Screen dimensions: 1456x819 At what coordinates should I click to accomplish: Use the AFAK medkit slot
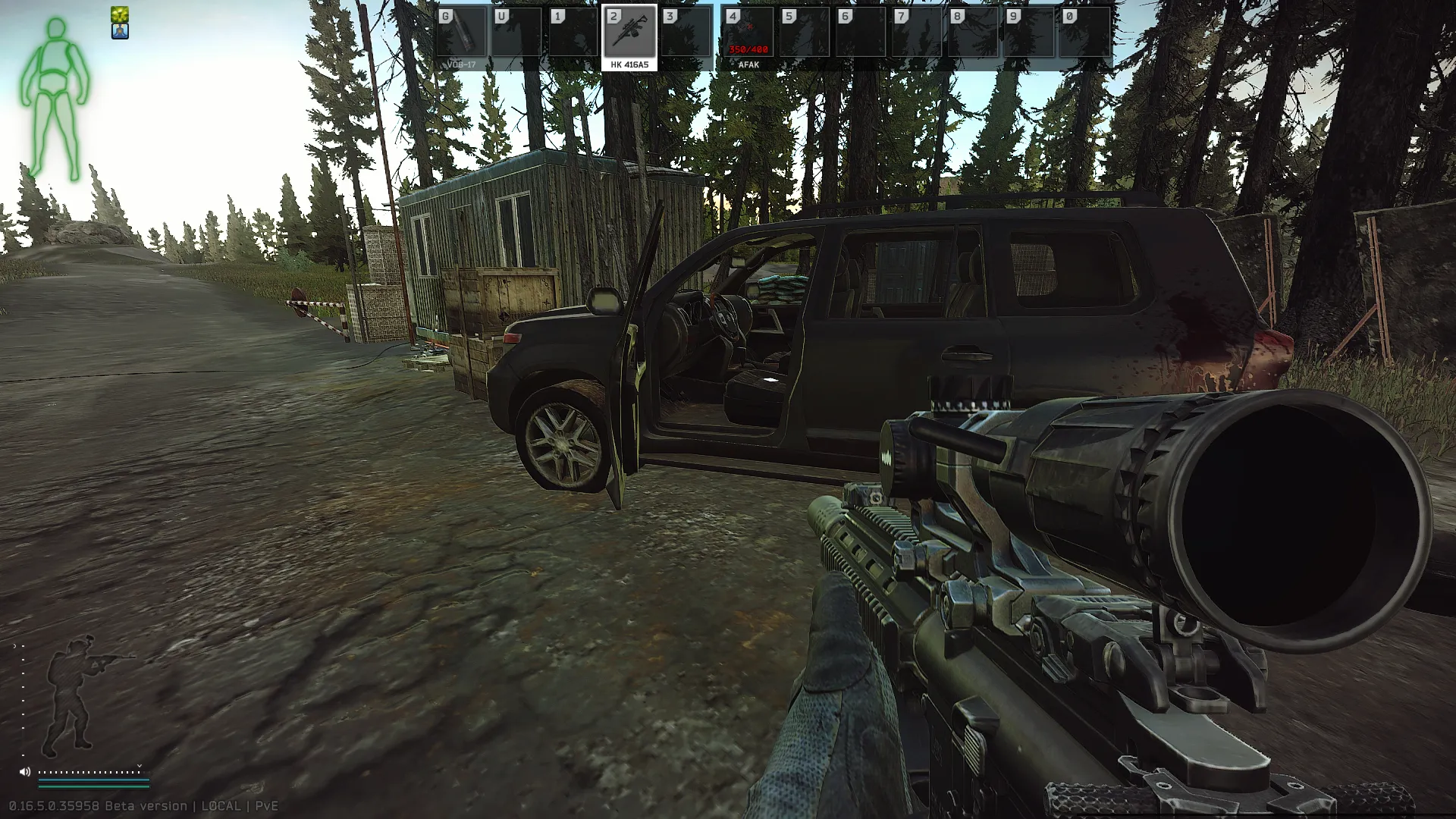tap(748, 33)
